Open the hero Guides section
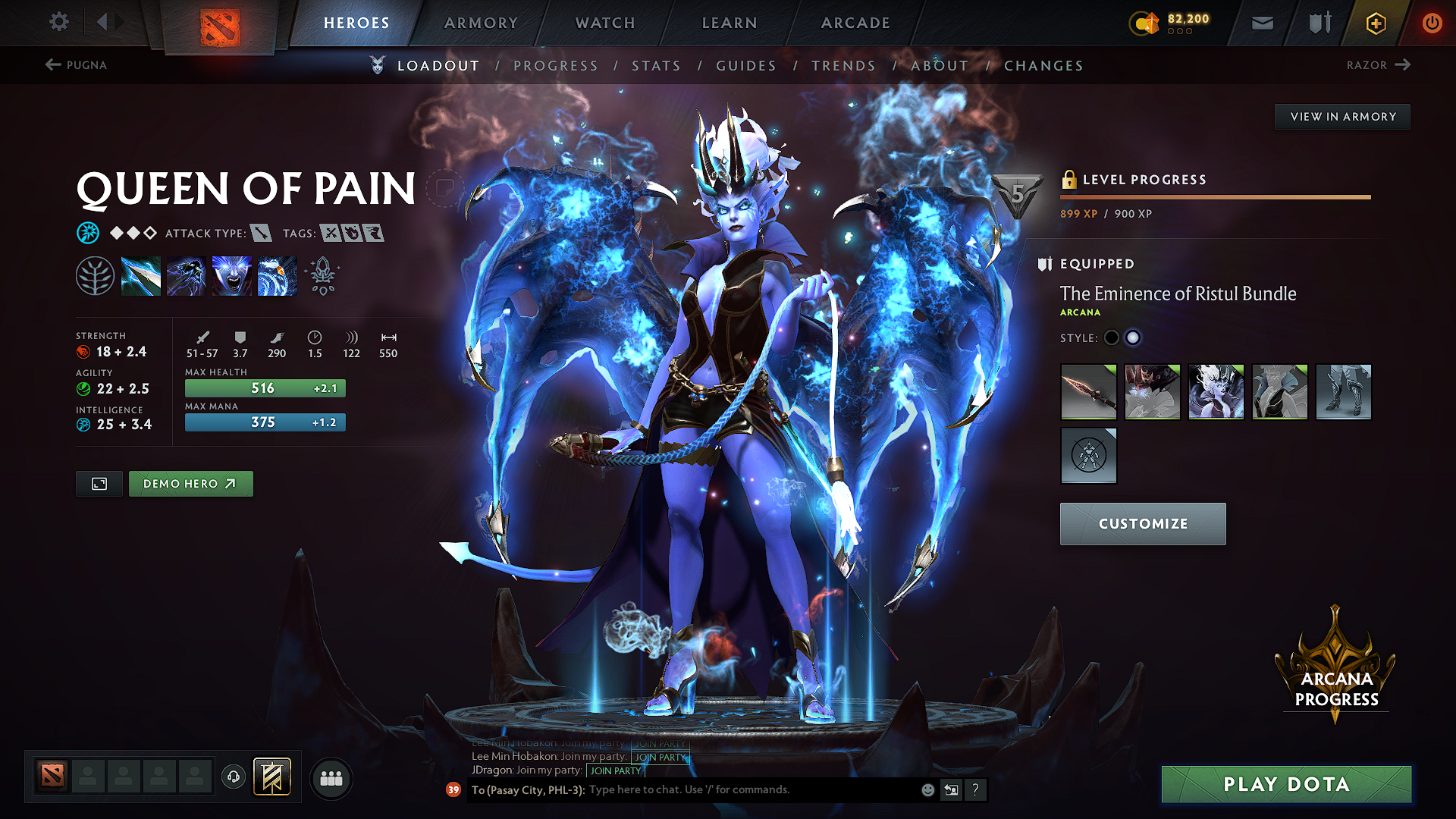This screenshot has height=819, width=1456. 746,66
